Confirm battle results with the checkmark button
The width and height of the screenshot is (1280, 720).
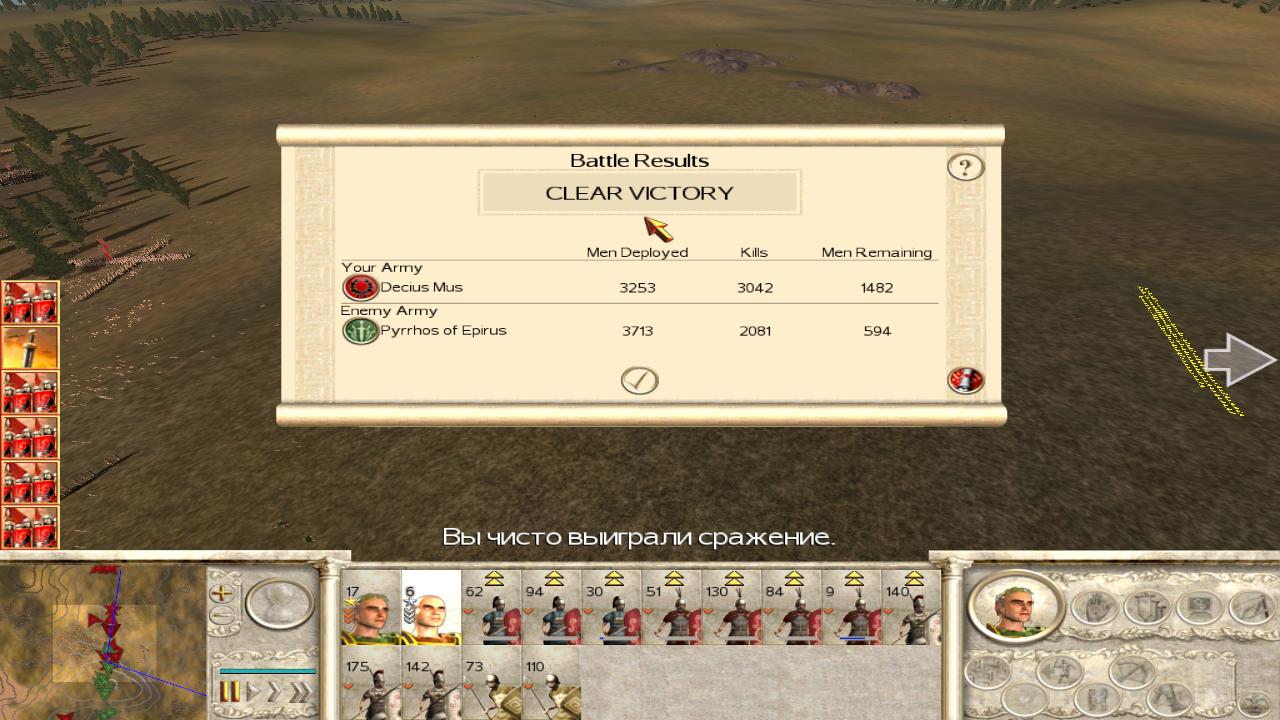[x=639, y=380]
